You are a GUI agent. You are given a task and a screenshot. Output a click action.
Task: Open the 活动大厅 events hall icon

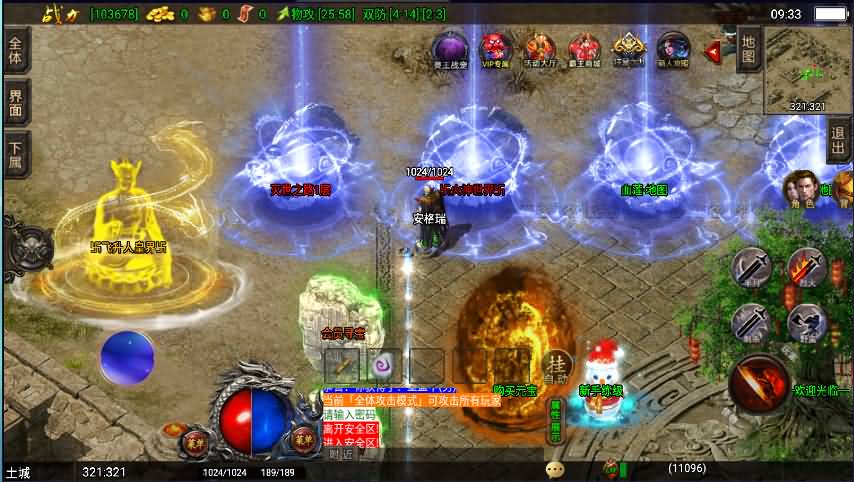540,48
